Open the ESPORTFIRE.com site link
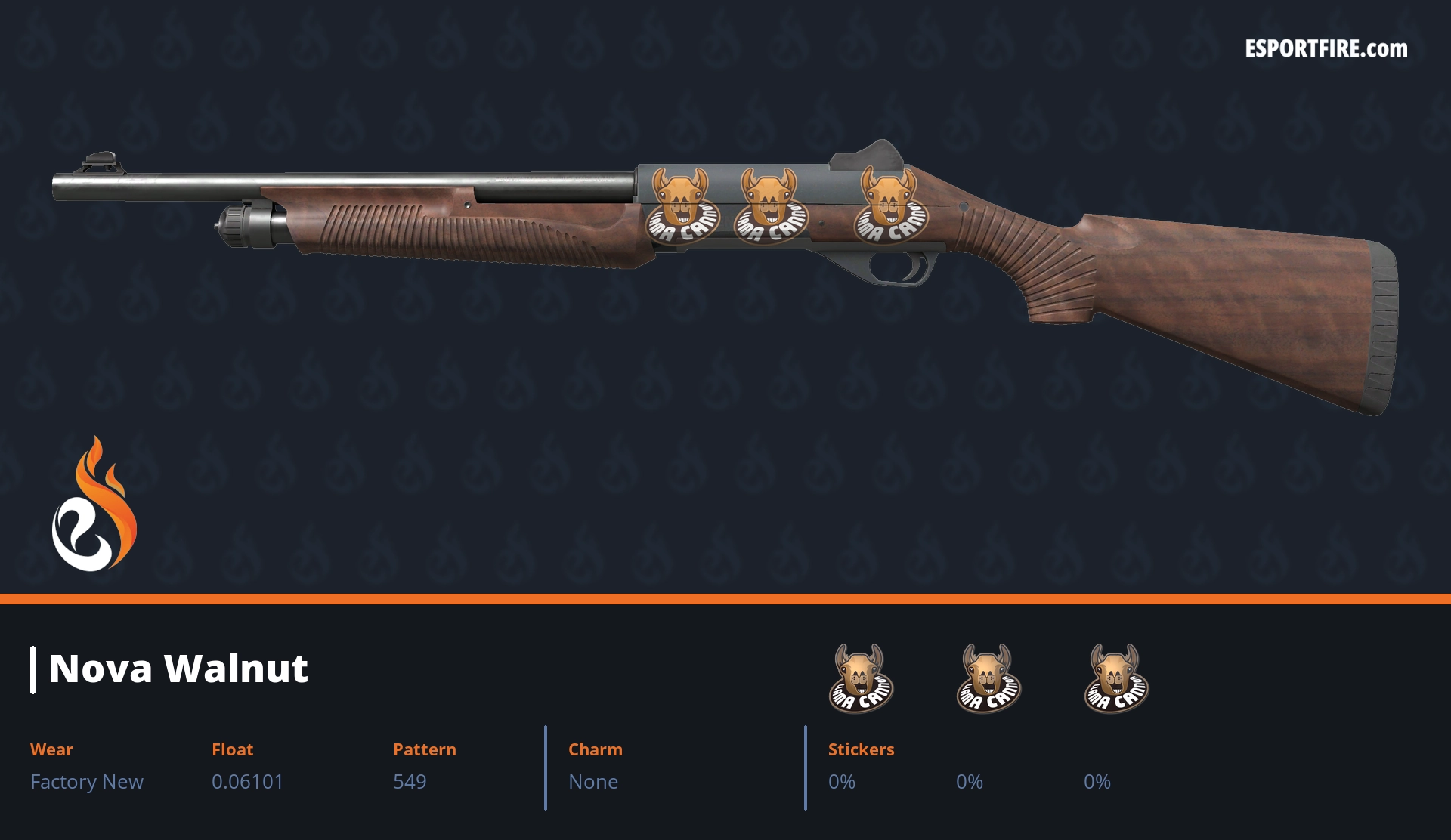Image resolution: width=1451 pixels, height=840 pixels. click(x=1326, y=49)
